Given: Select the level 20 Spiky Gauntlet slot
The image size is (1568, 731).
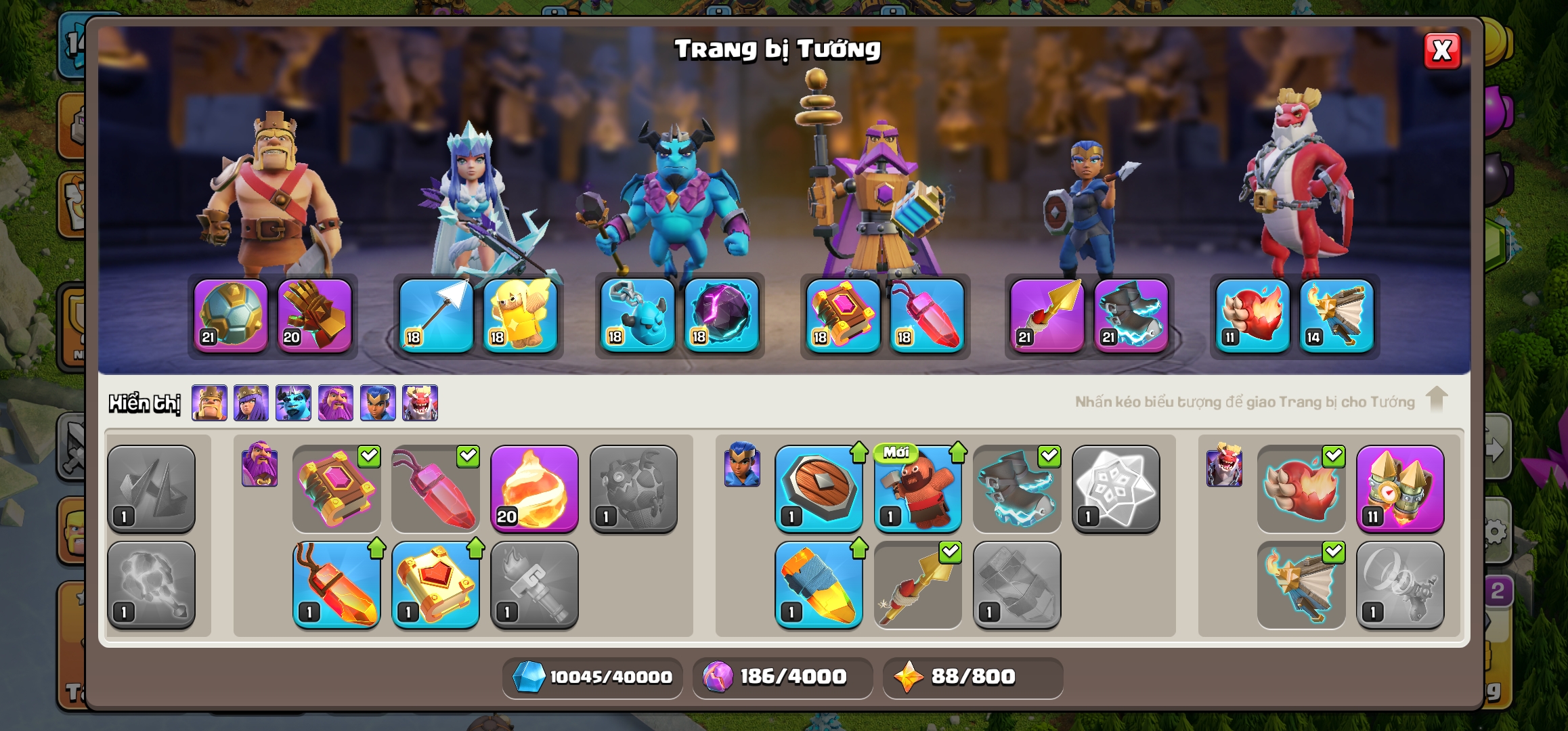Looking at the screenshot, I should click(x=314, y=315).
